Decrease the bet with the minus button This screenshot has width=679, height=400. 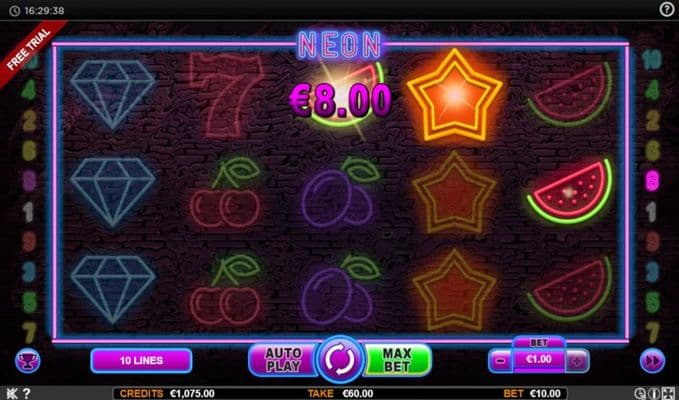click(x=500, y=360)
